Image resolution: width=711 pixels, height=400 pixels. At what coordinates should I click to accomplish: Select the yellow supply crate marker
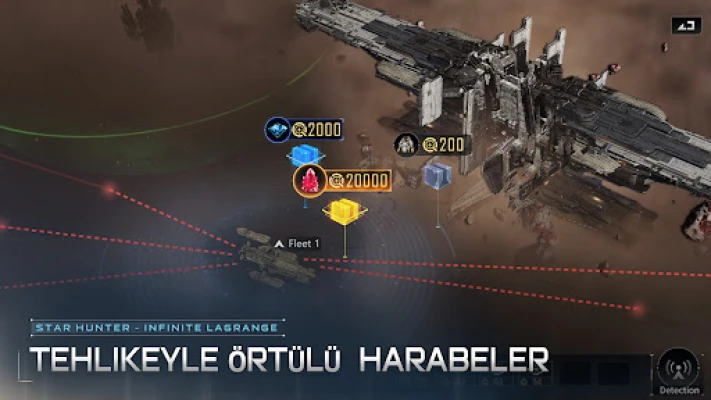tap(343, 210)
